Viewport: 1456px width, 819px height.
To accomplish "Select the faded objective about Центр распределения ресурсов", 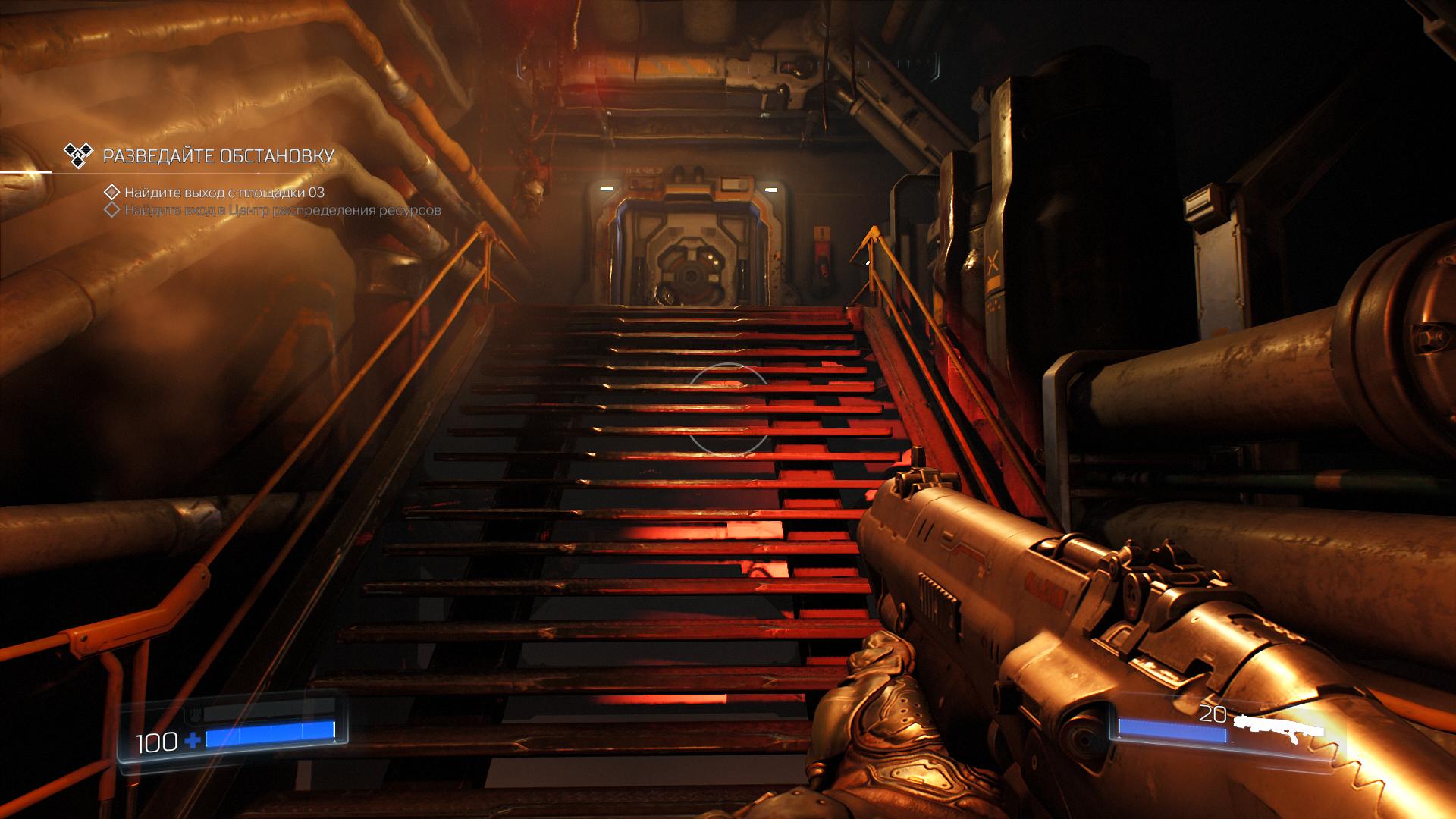I will pyautogui.click(x=282, y=210).
